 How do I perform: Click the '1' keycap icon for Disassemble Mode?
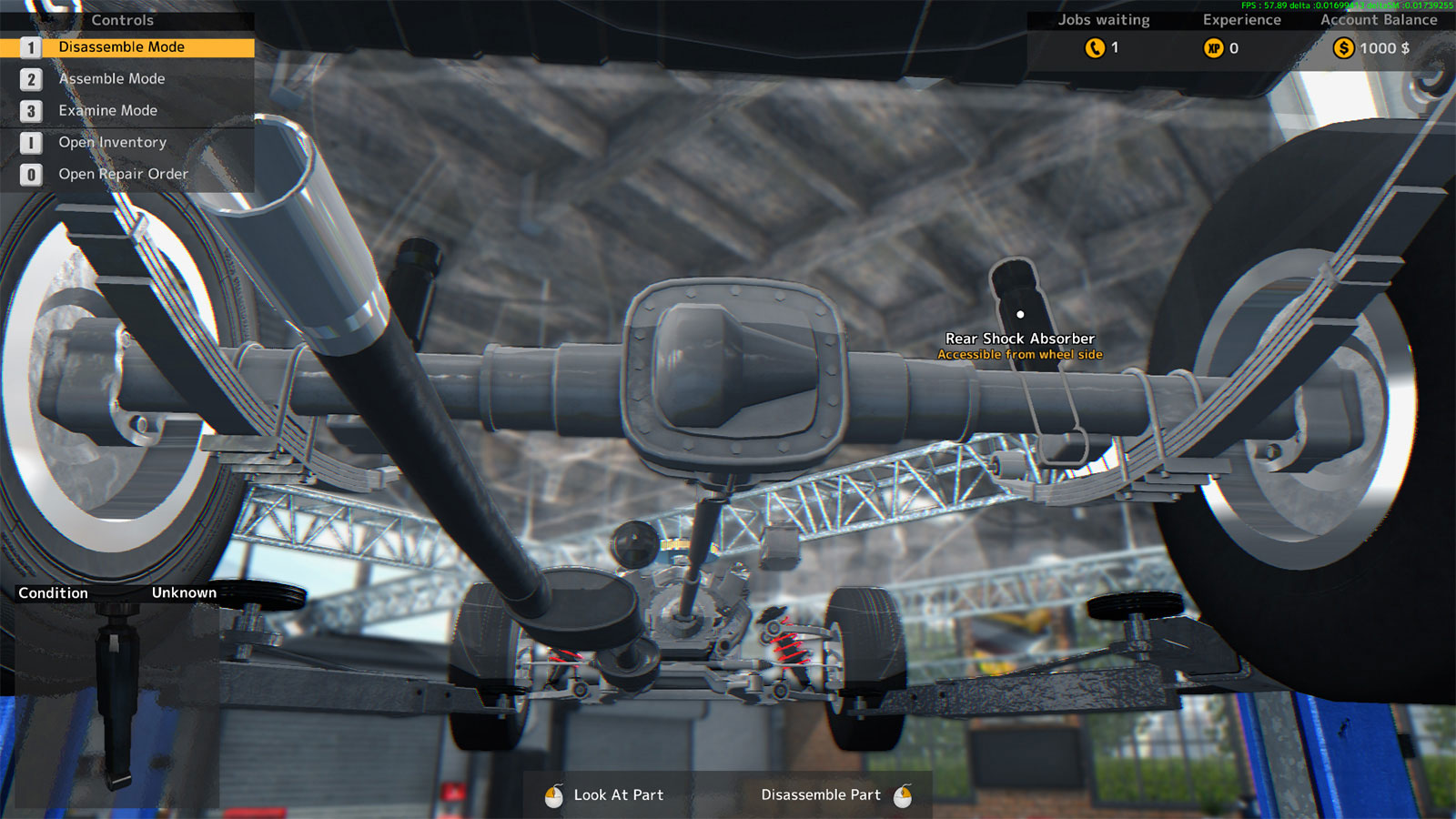point(32,46)
